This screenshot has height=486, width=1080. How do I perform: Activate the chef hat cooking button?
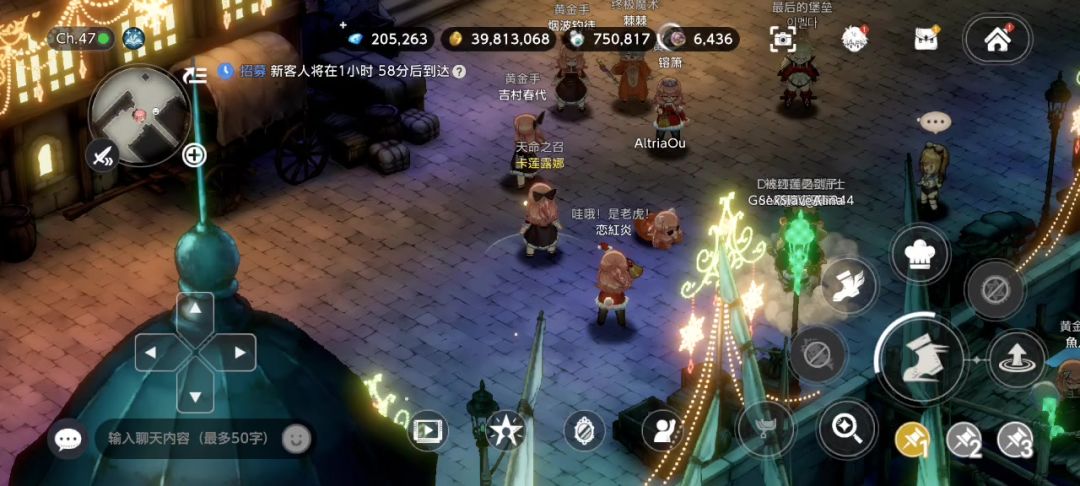coord(919,254)
